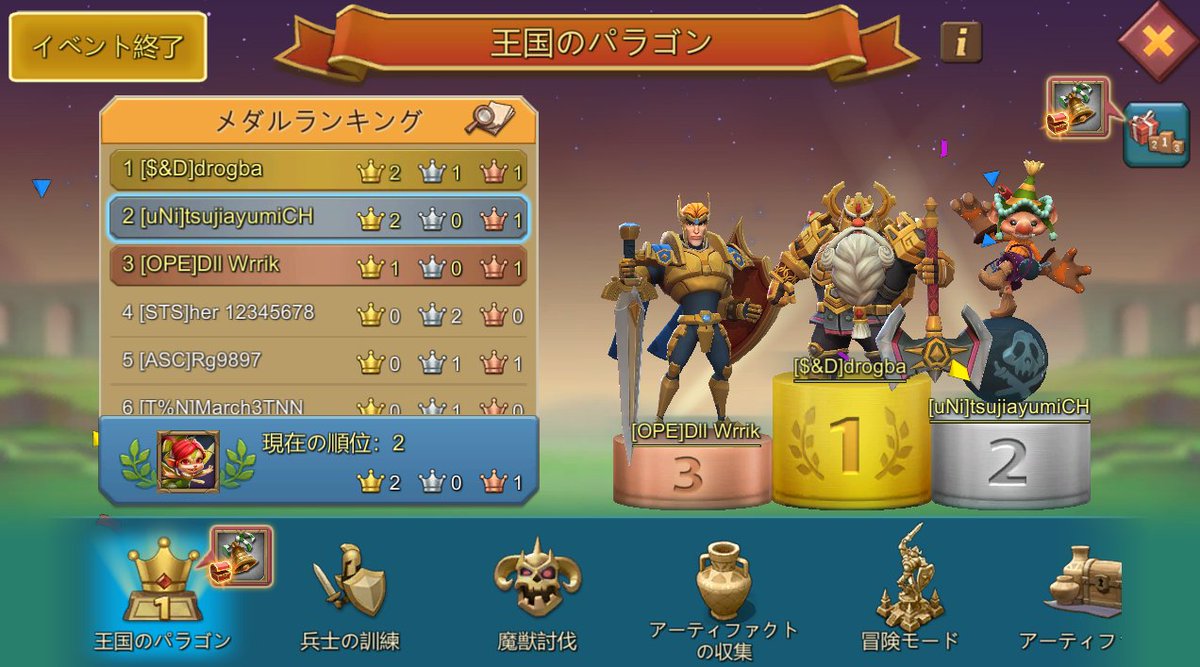Select the [$&D]drogba ranking row
Viewport: 1200px width, 667px height.
[318, 170]
